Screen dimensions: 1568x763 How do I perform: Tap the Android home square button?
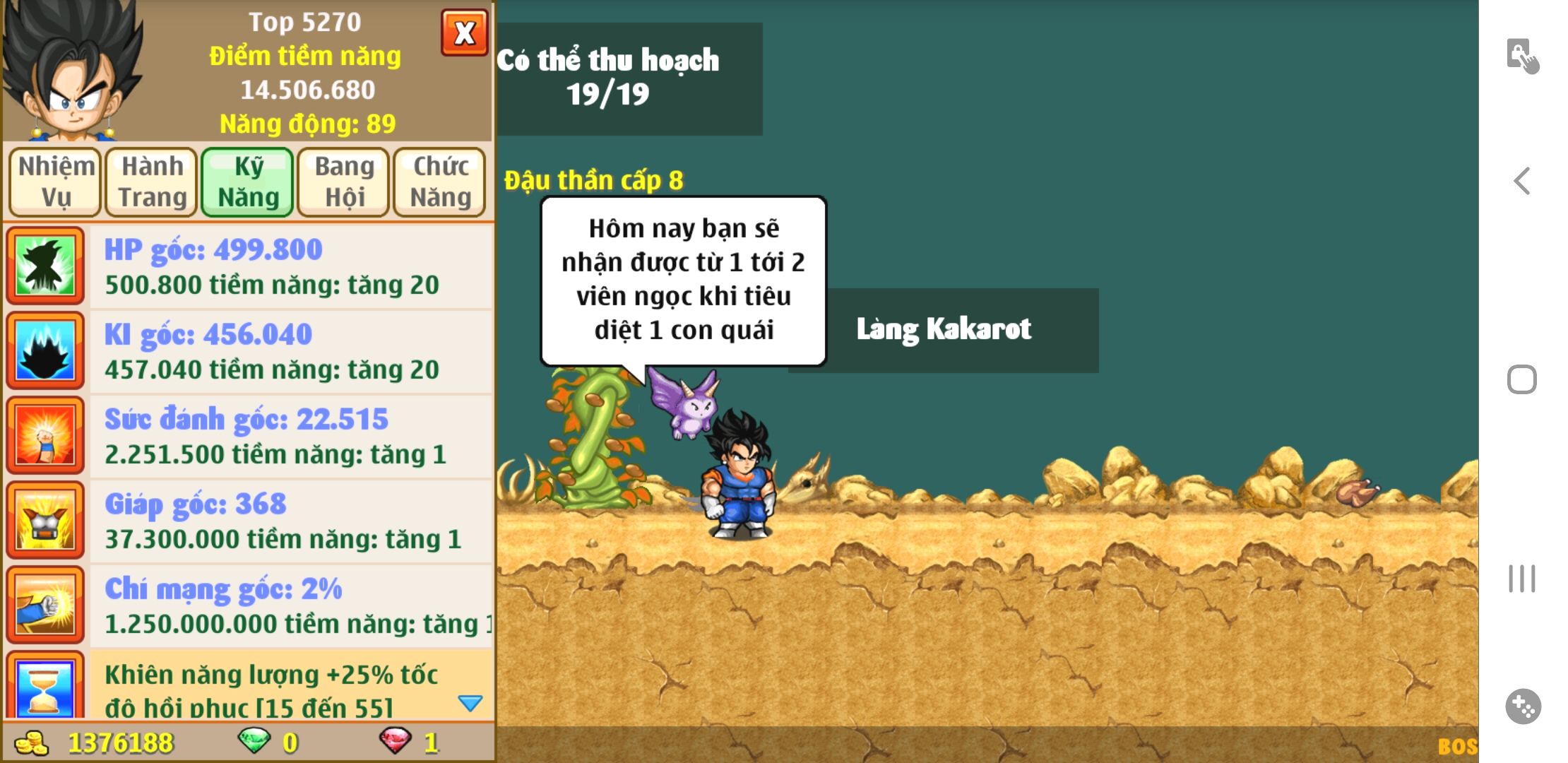coord(1522,379)
